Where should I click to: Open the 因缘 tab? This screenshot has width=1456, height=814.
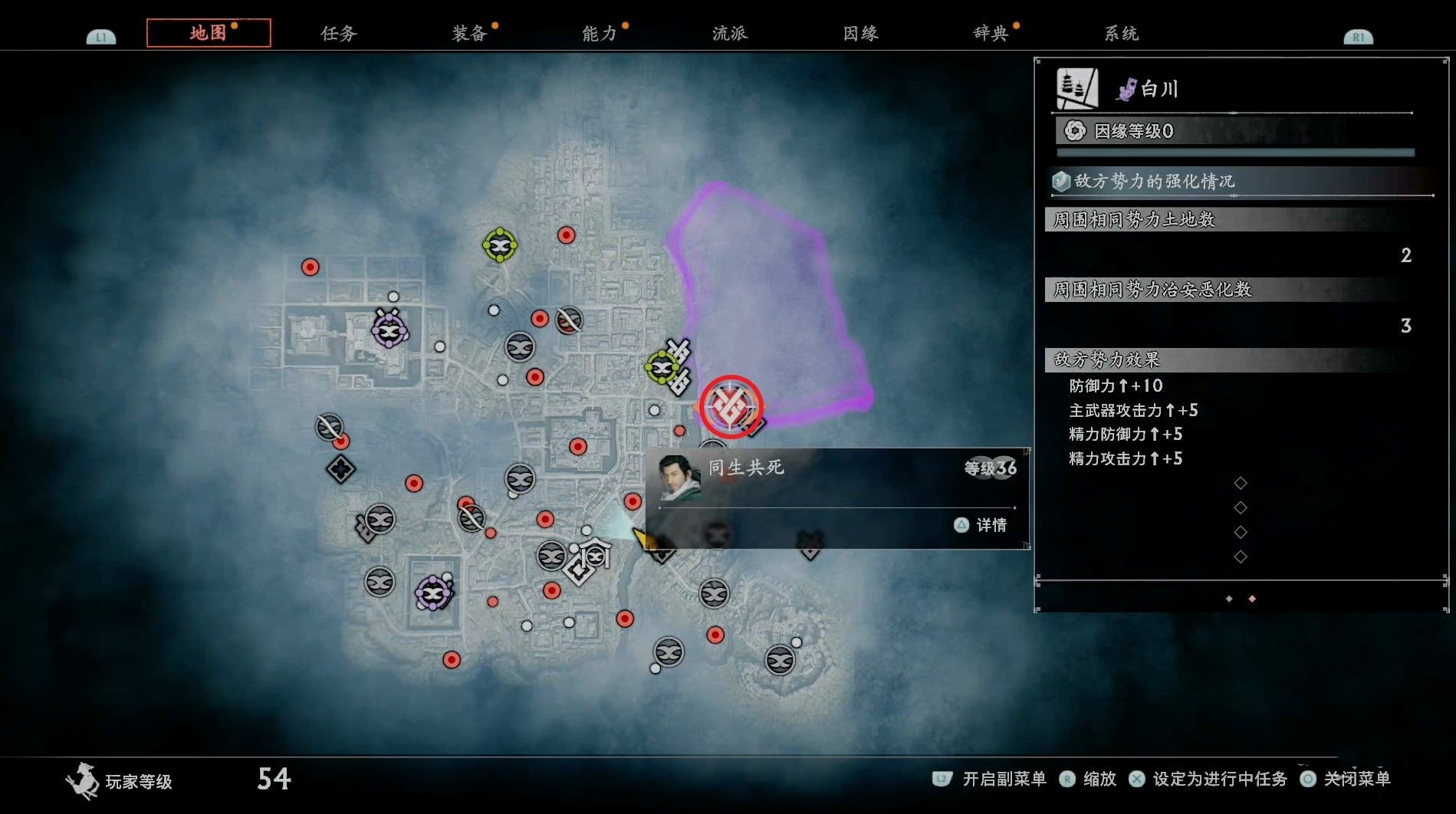click(860, 33)
